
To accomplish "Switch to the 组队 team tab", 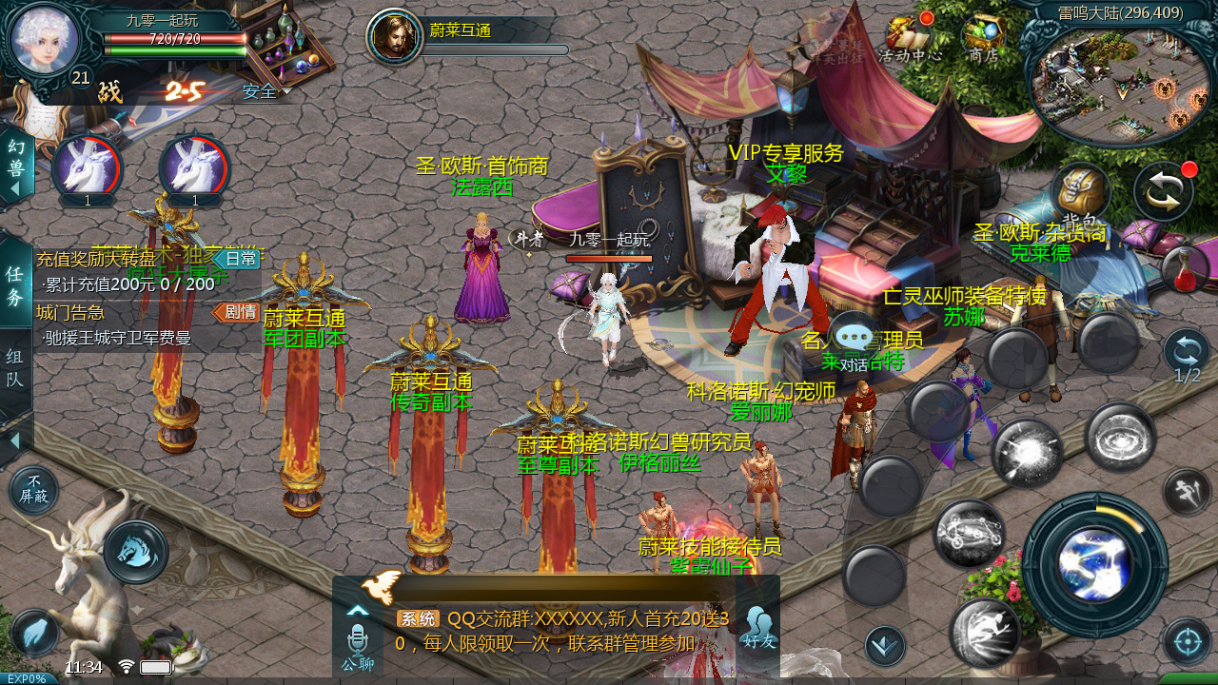I will coord(16,368).
